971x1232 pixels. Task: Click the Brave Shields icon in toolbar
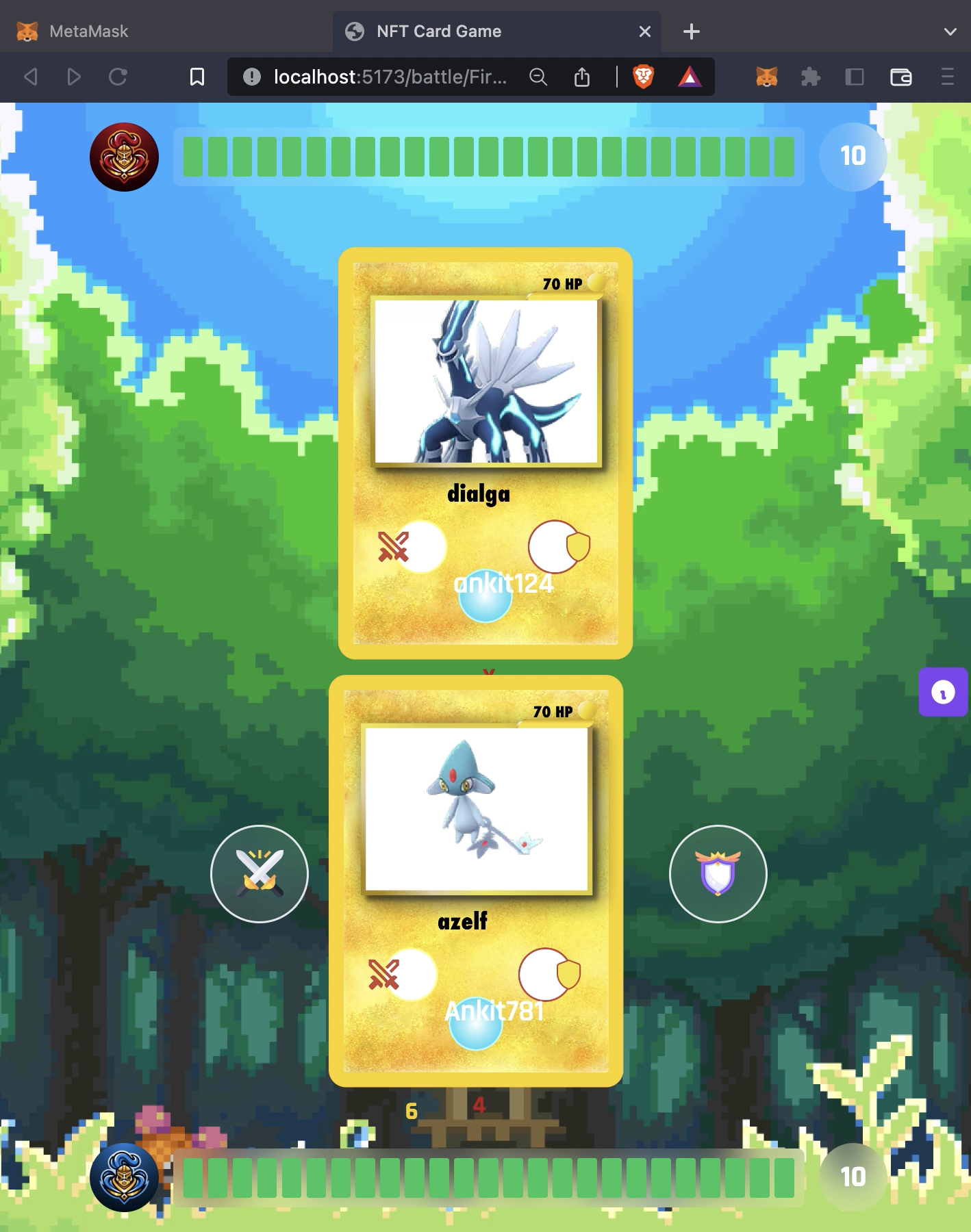[642, 77]
